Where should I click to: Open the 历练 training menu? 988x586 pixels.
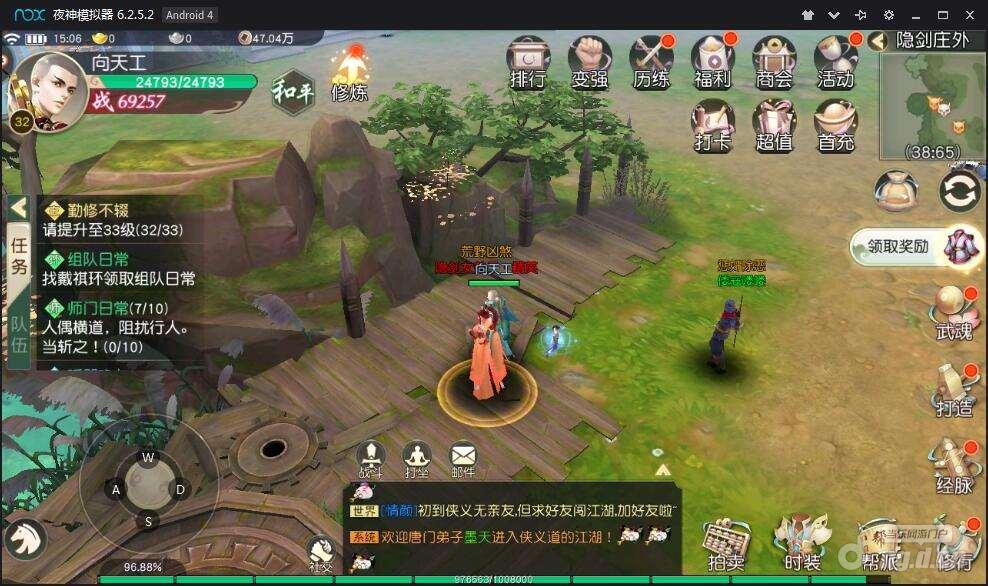651,62
